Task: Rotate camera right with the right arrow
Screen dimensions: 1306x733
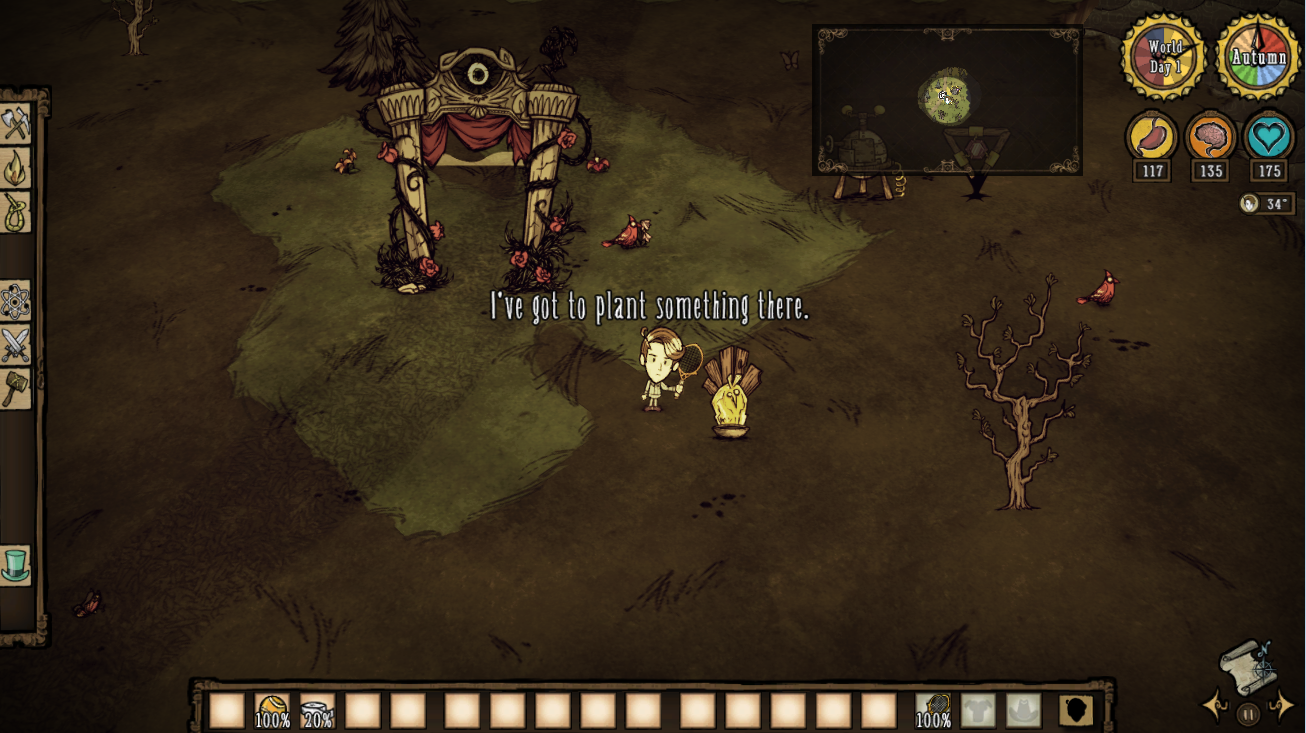Action: 1281,706
